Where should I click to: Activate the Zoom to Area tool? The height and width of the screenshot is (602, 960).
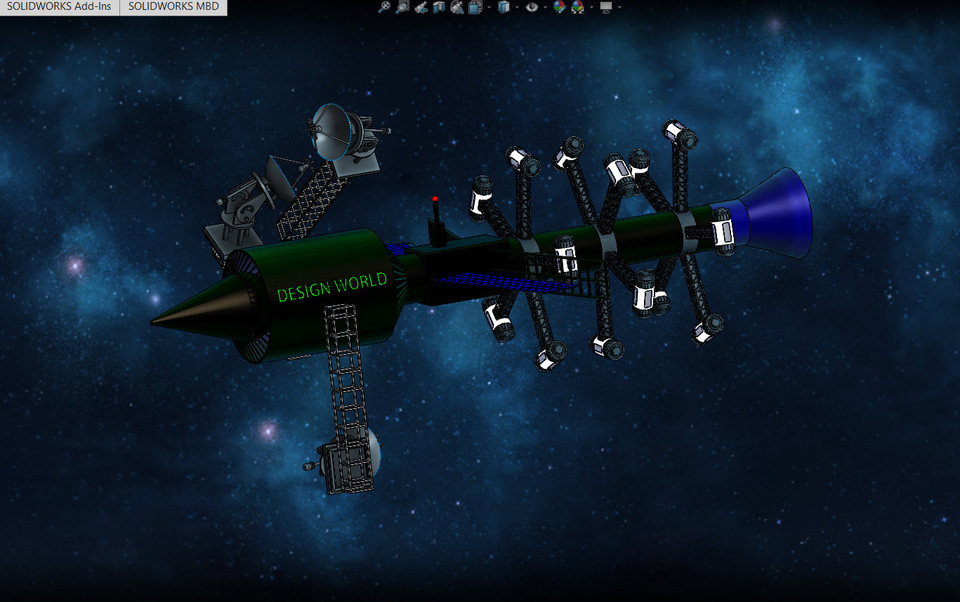(402, 7)
